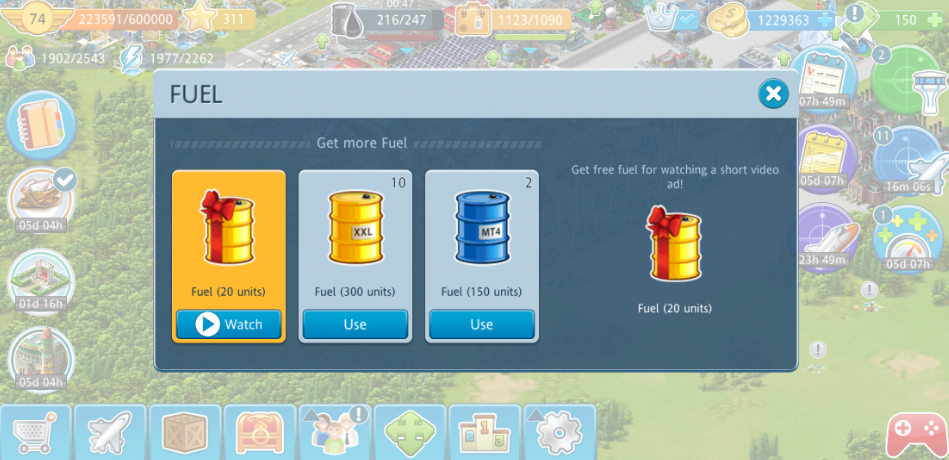Open the red gamepad games button

pos(915,433)
